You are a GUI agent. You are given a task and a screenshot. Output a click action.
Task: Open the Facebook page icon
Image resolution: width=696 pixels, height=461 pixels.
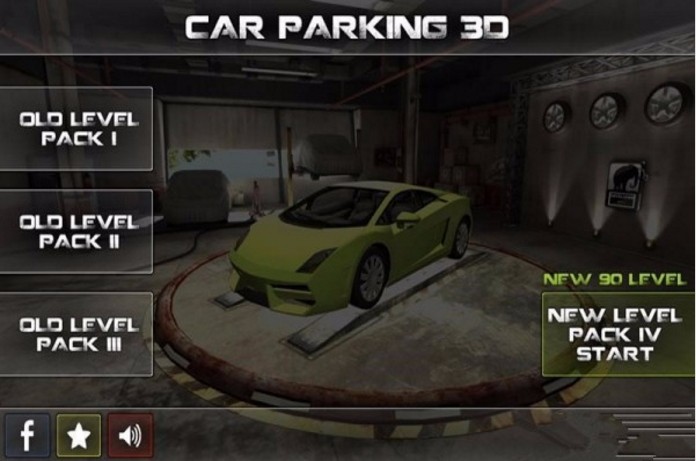27,435
